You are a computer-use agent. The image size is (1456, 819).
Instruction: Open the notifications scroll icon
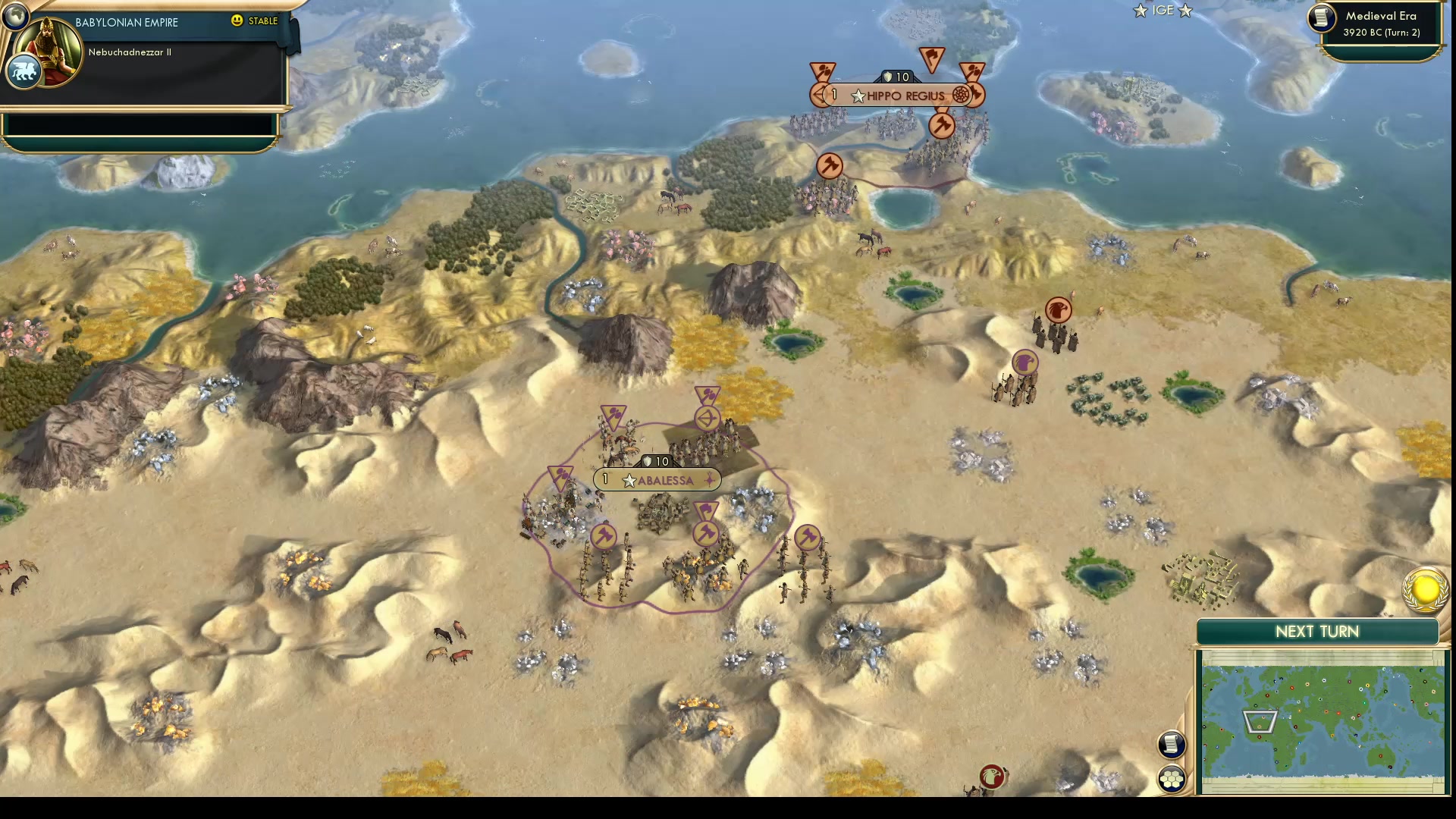coord(1172,745)
